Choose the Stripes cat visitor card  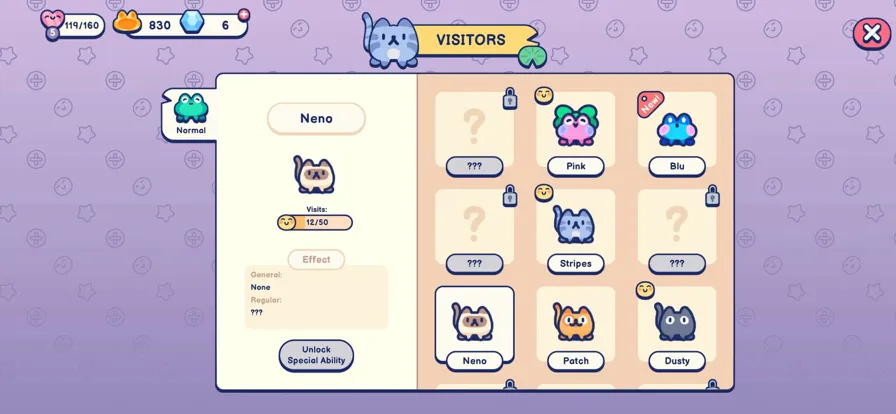tap(576, 231)
